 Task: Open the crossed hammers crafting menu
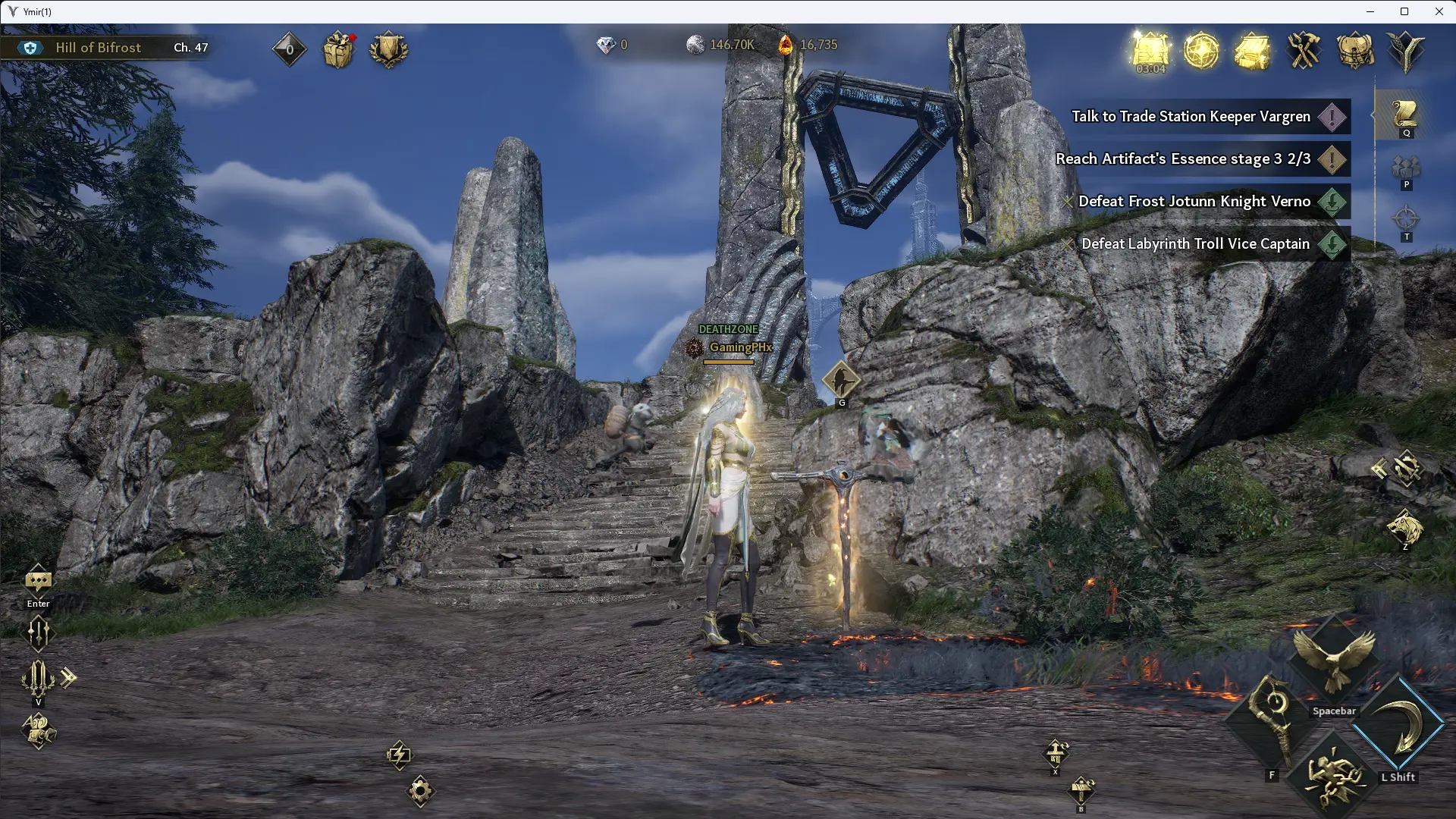1304,50
